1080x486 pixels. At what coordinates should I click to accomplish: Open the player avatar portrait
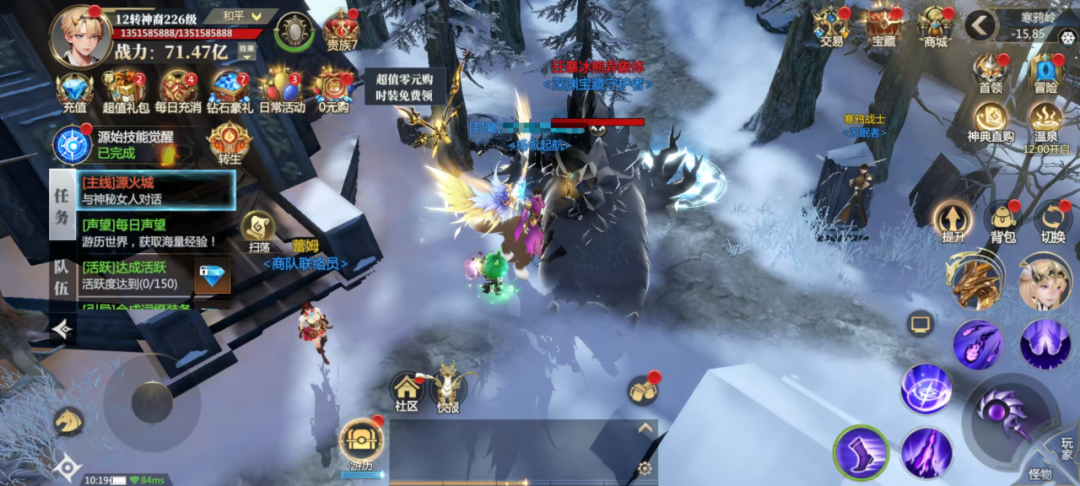(81, 33)
